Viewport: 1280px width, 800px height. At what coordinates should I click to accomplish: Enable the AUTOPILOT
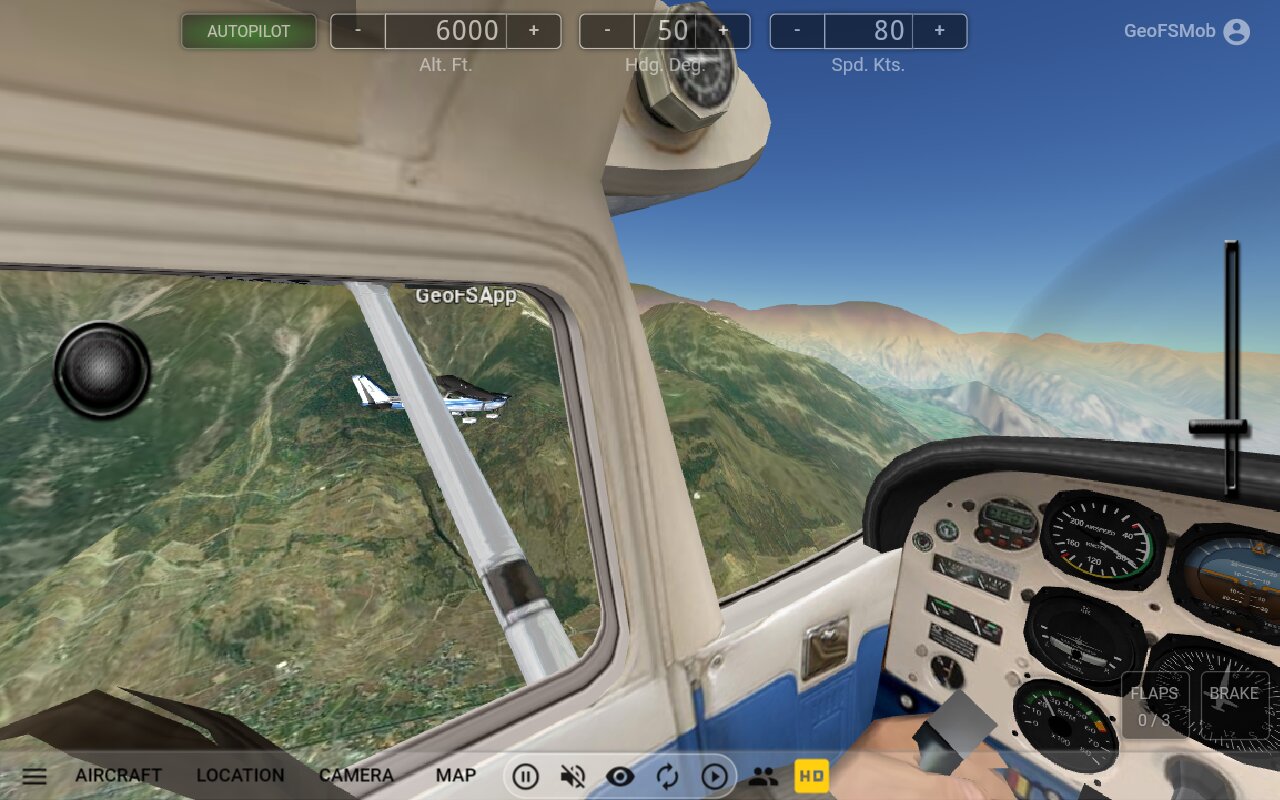(248, 31)
